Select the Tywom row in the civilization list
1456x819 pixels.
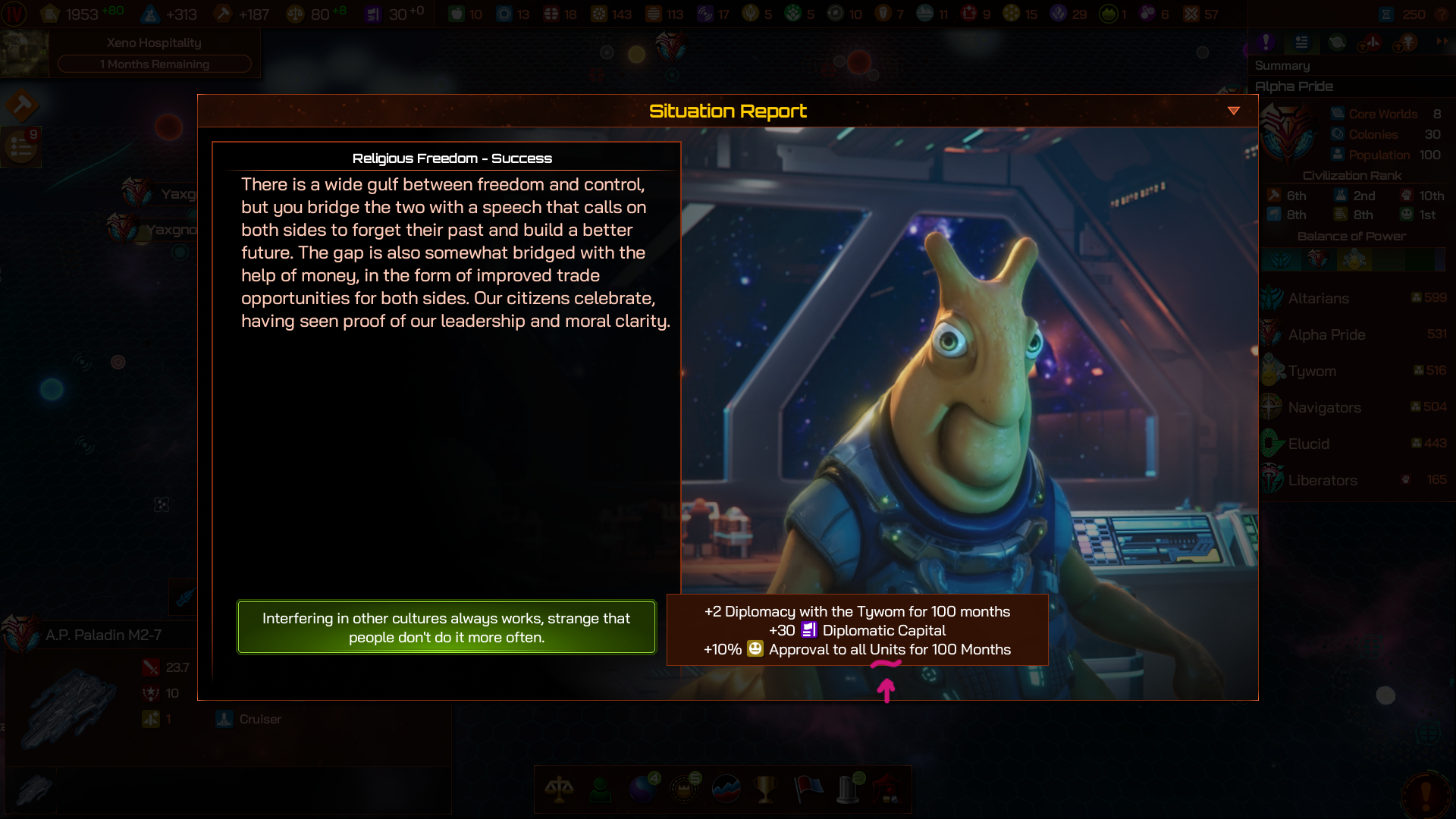(x=1312, y=371)
